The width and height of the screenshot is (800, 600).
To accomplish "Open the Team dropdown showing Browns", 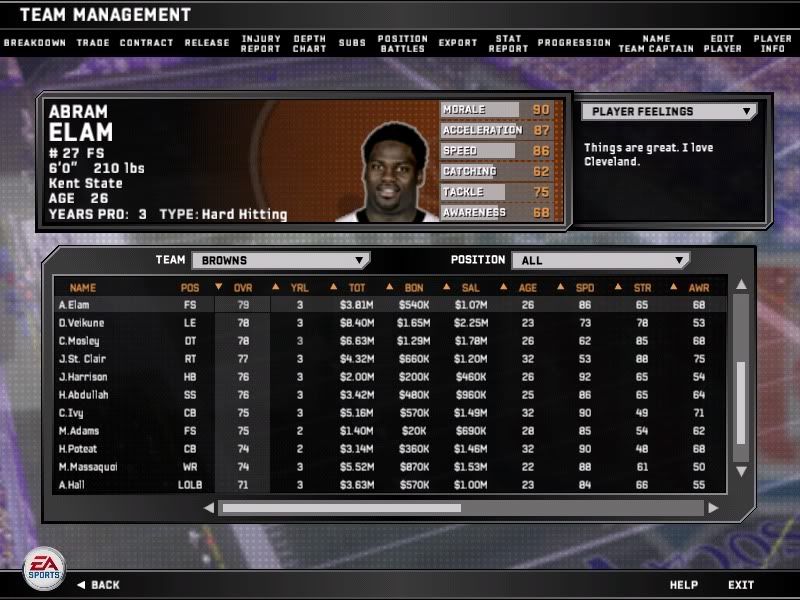I will [x=280, y=260].
